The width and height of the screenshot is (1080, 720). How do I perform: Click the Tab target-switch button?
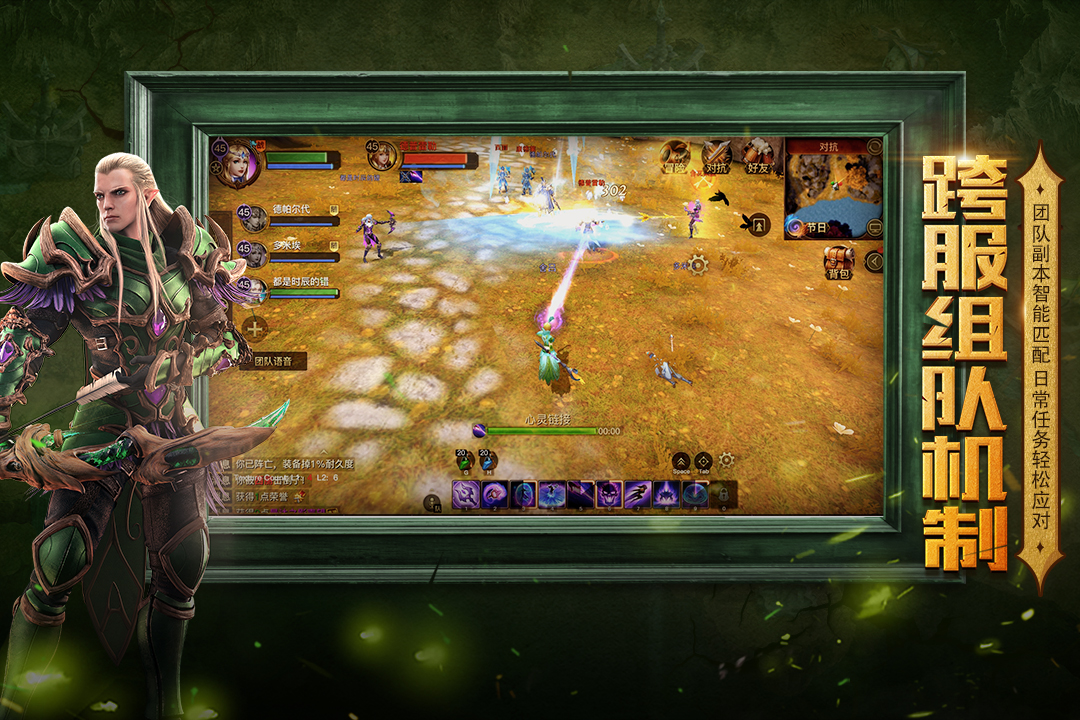click(x=703, y=462)
